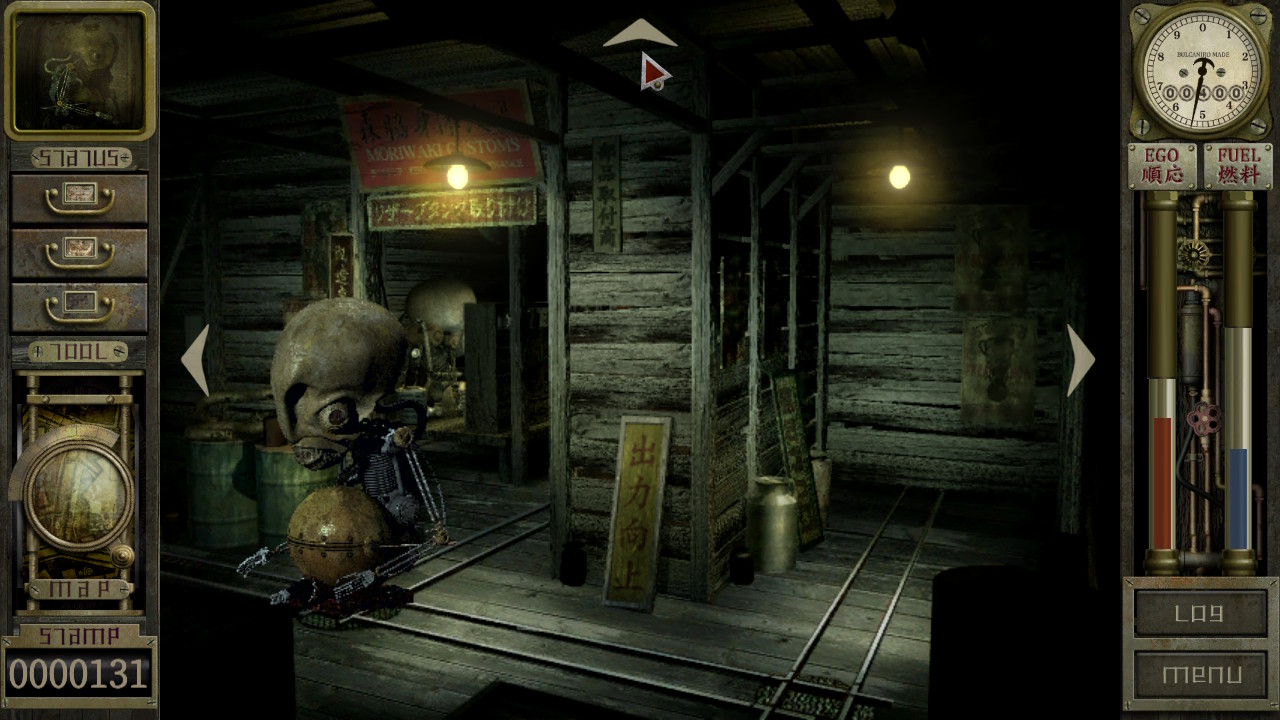This screenshot has height=720, width=1280.
Task: Turn the red valve wheel between the gauges
Action: 1207,419
